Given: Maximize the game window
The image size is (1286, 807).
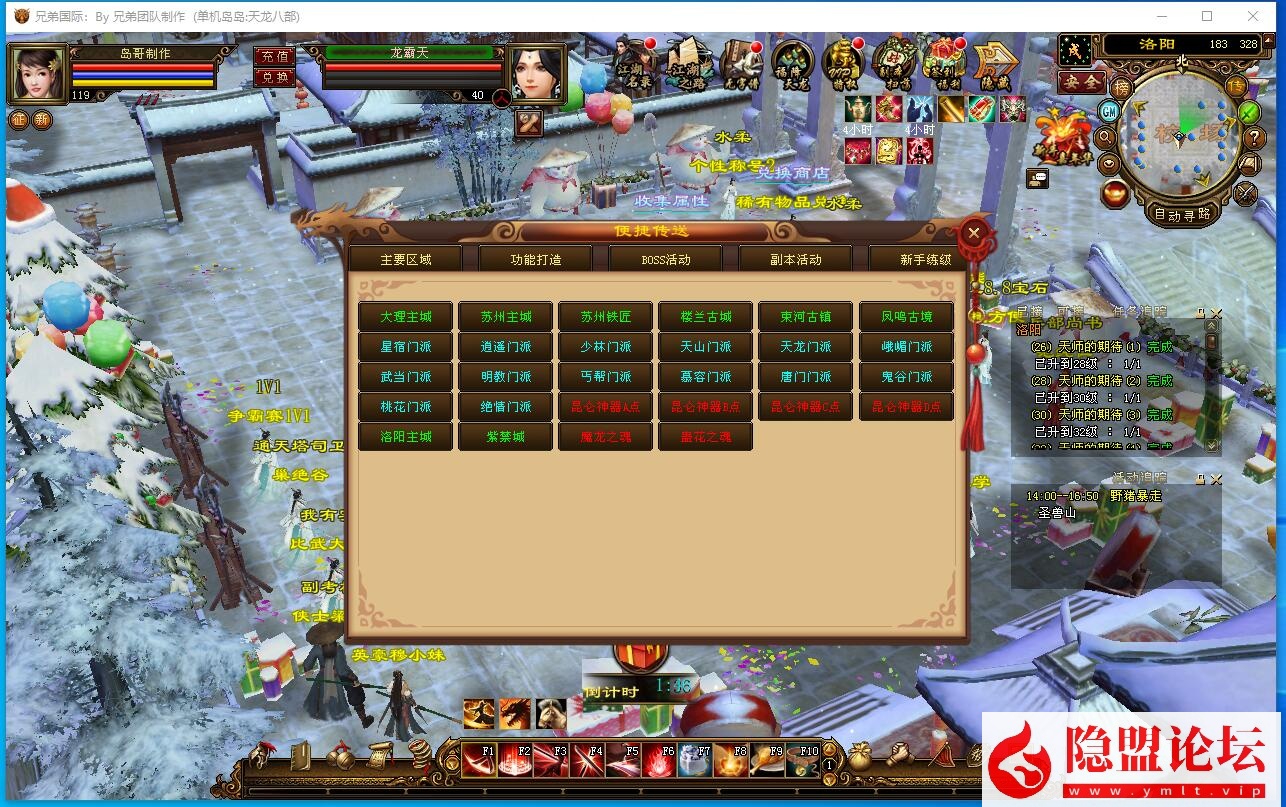Looking at the screenshot, I should (1207, 16).
